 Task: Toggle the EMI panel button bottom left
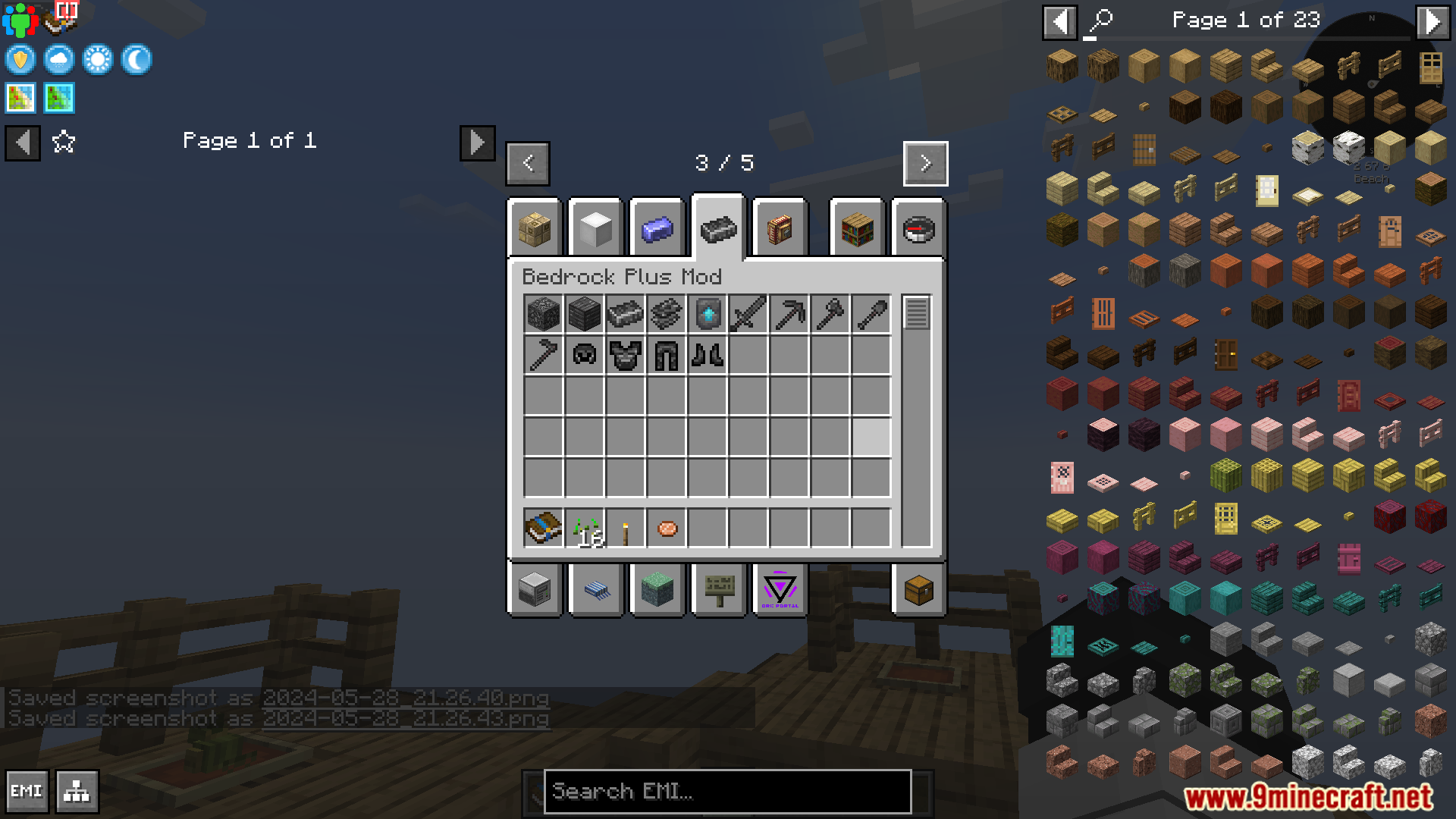[x=27, y=790]
